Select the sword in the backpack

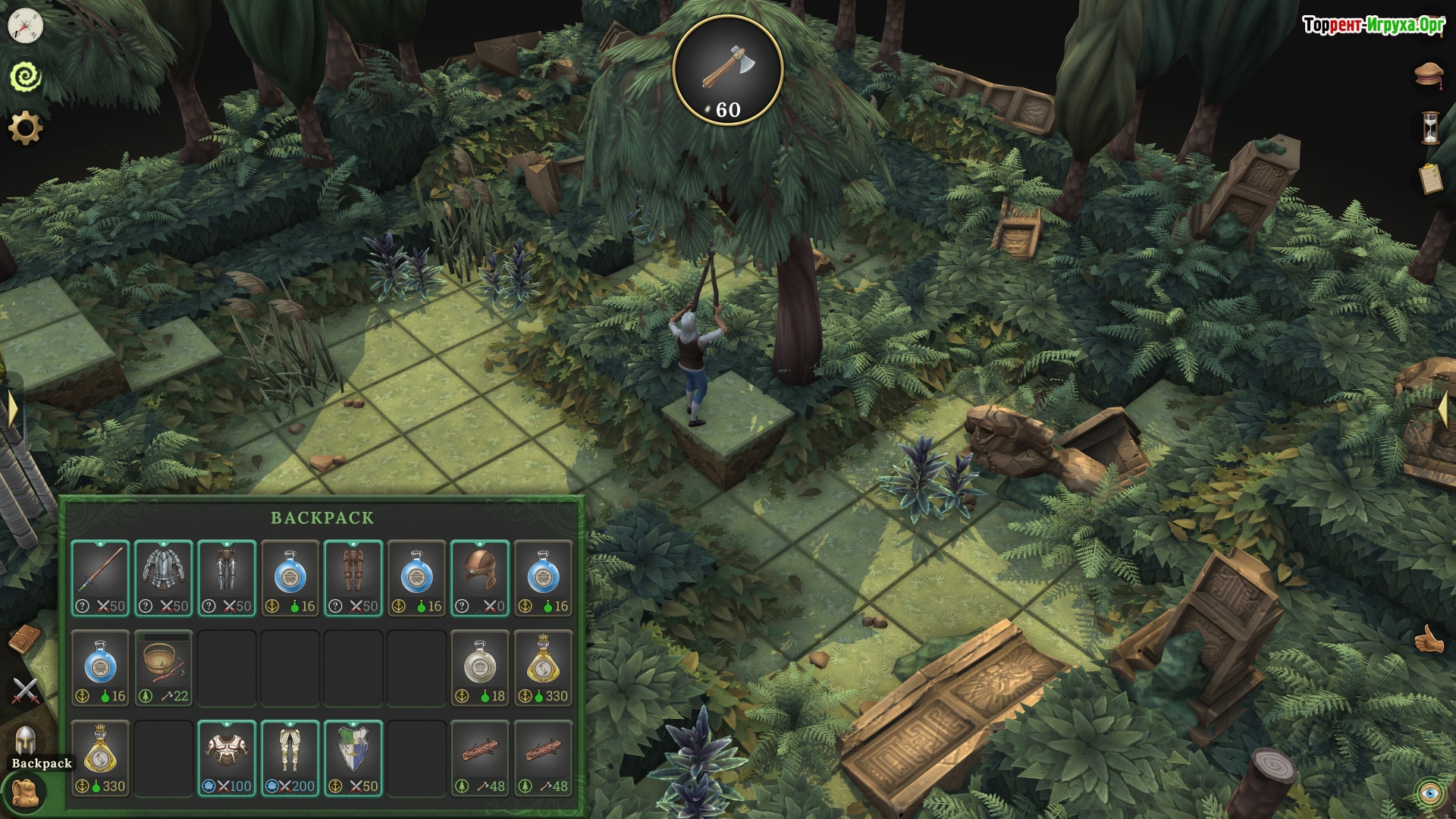coord(101,577)
